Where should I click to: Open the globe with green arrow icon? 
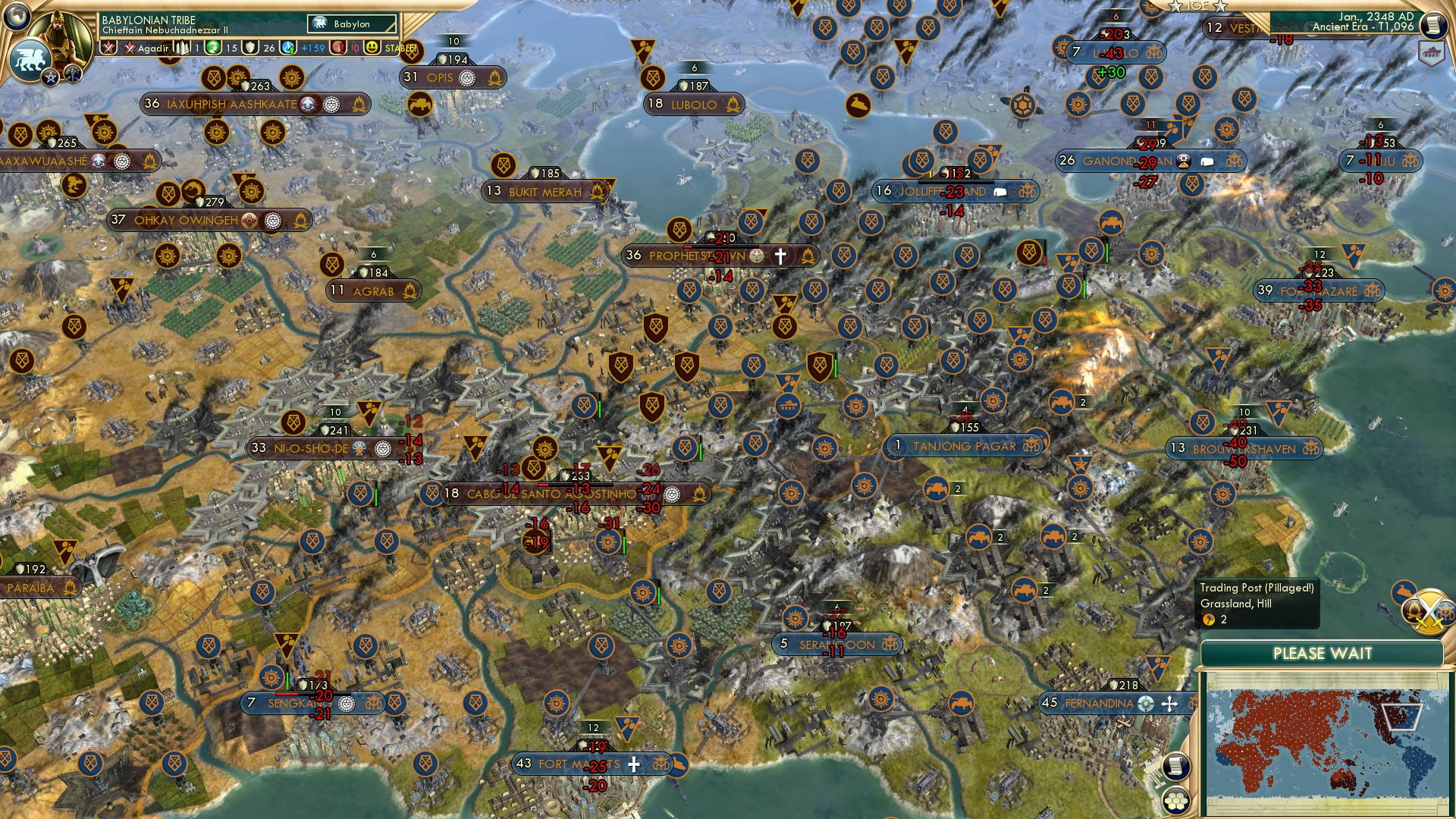tap(289, 48)
